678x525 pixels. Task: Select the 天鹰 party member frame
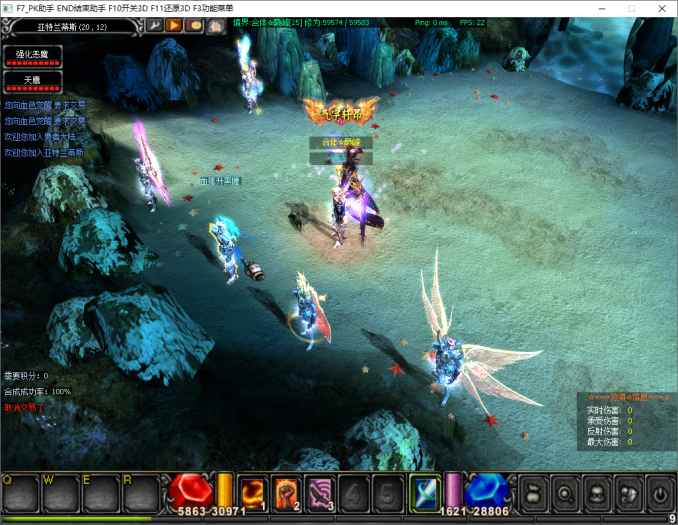(x=33, y=79)
